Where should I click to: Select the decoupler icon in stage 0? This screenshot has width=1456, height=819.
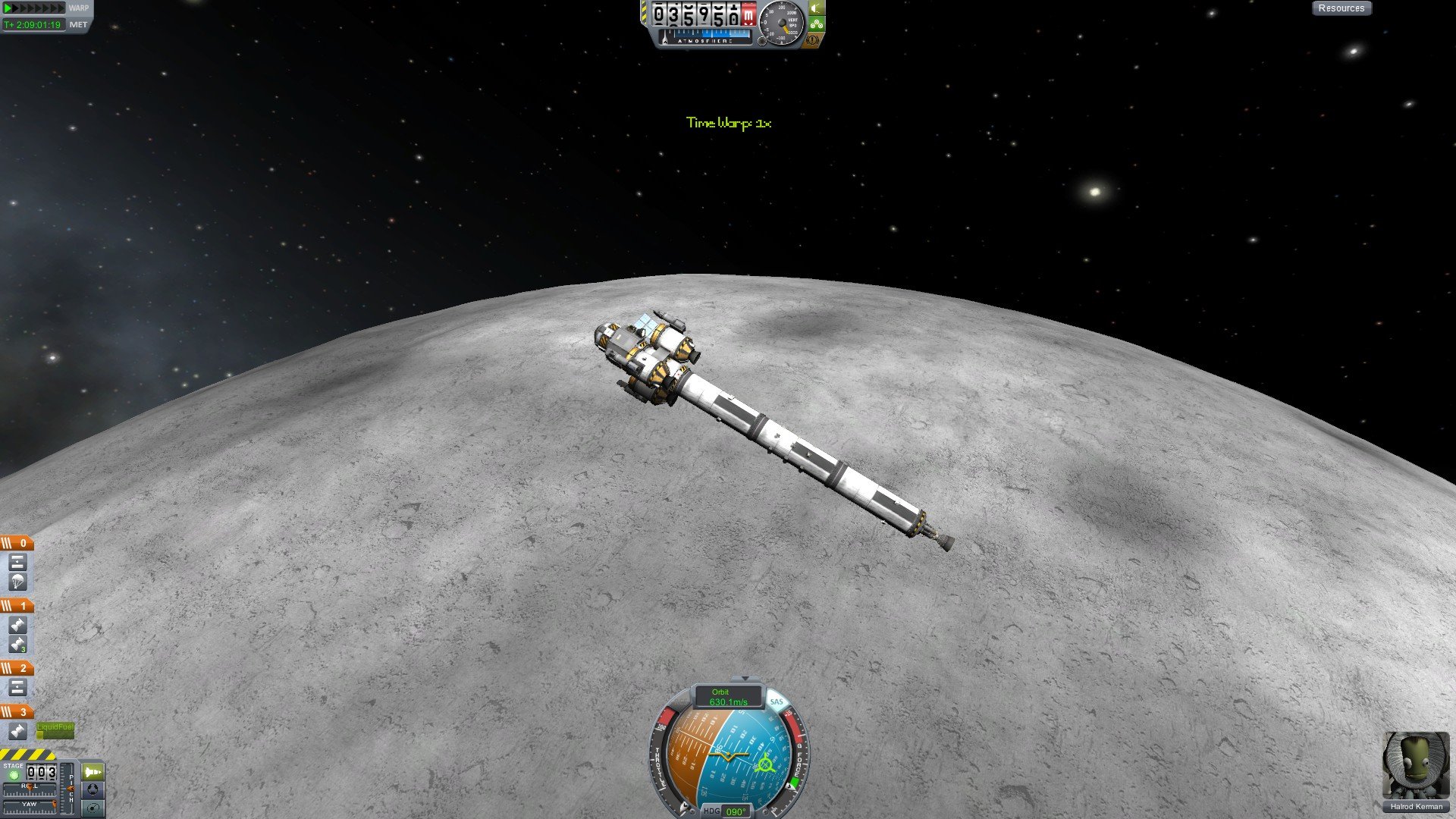[x=17, y=562]
